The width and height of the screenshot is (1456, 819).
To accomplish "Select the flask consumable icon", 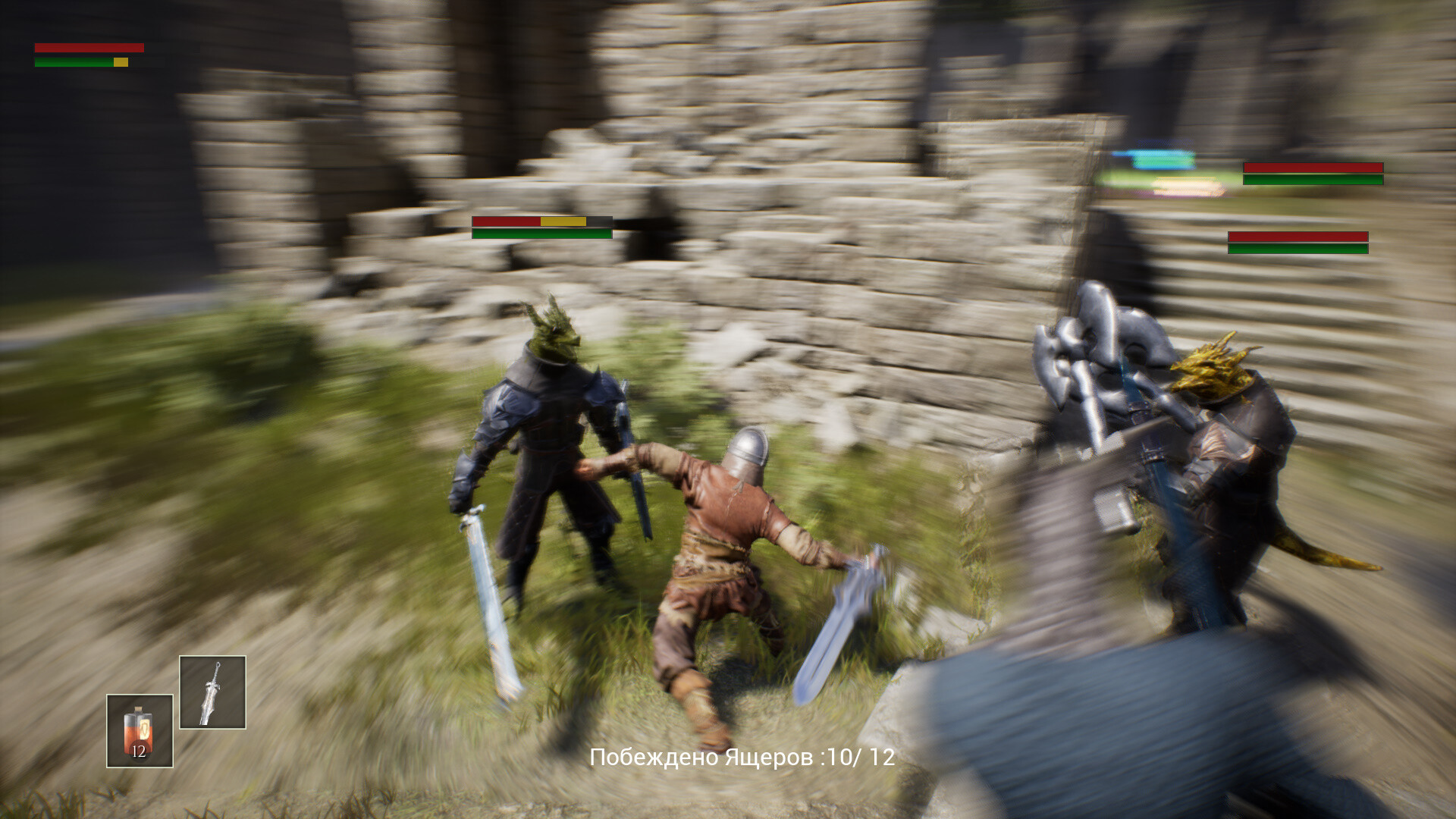I will tap(138, 732).
